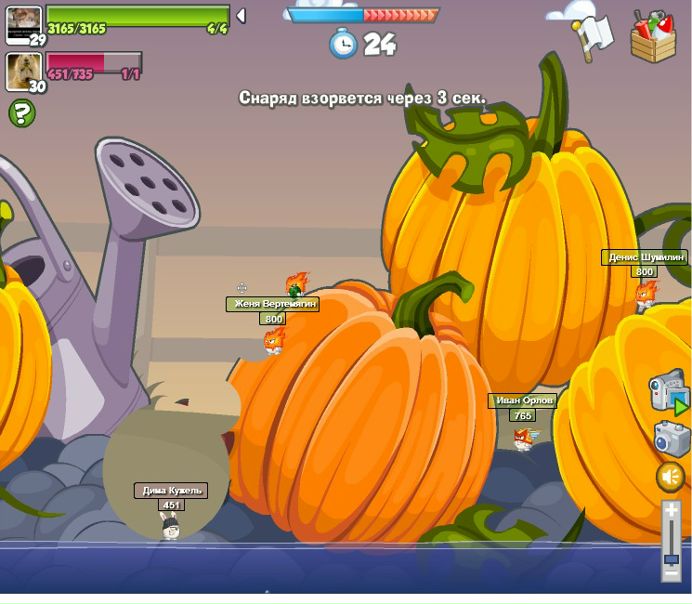Click the blue zoom slider handle

671,559
